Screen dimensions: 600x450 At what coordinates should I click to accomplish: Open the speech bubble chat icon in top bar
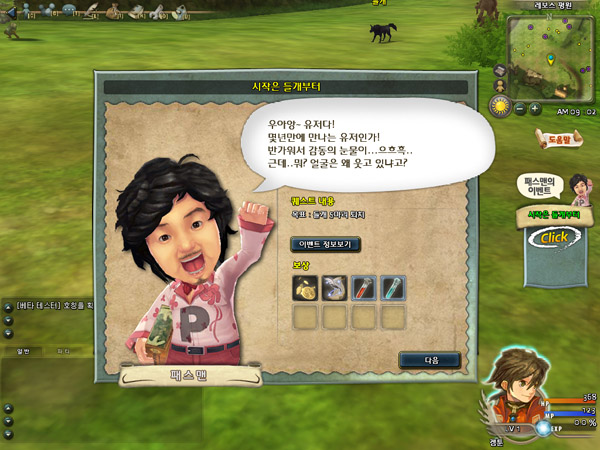(x=68, y=10)
